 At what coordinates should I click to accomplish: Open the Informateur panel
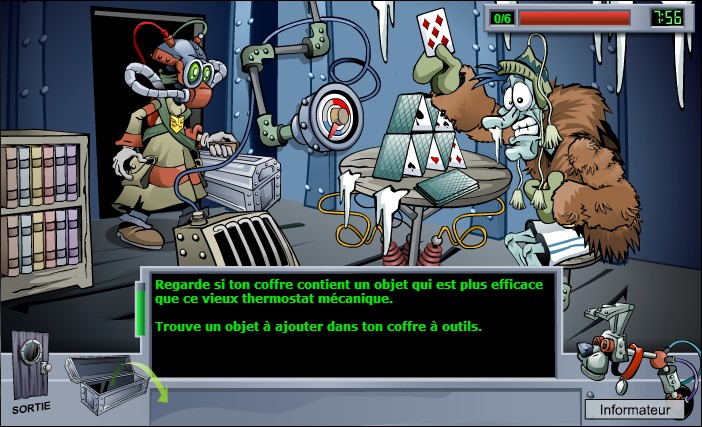point(634,409)
